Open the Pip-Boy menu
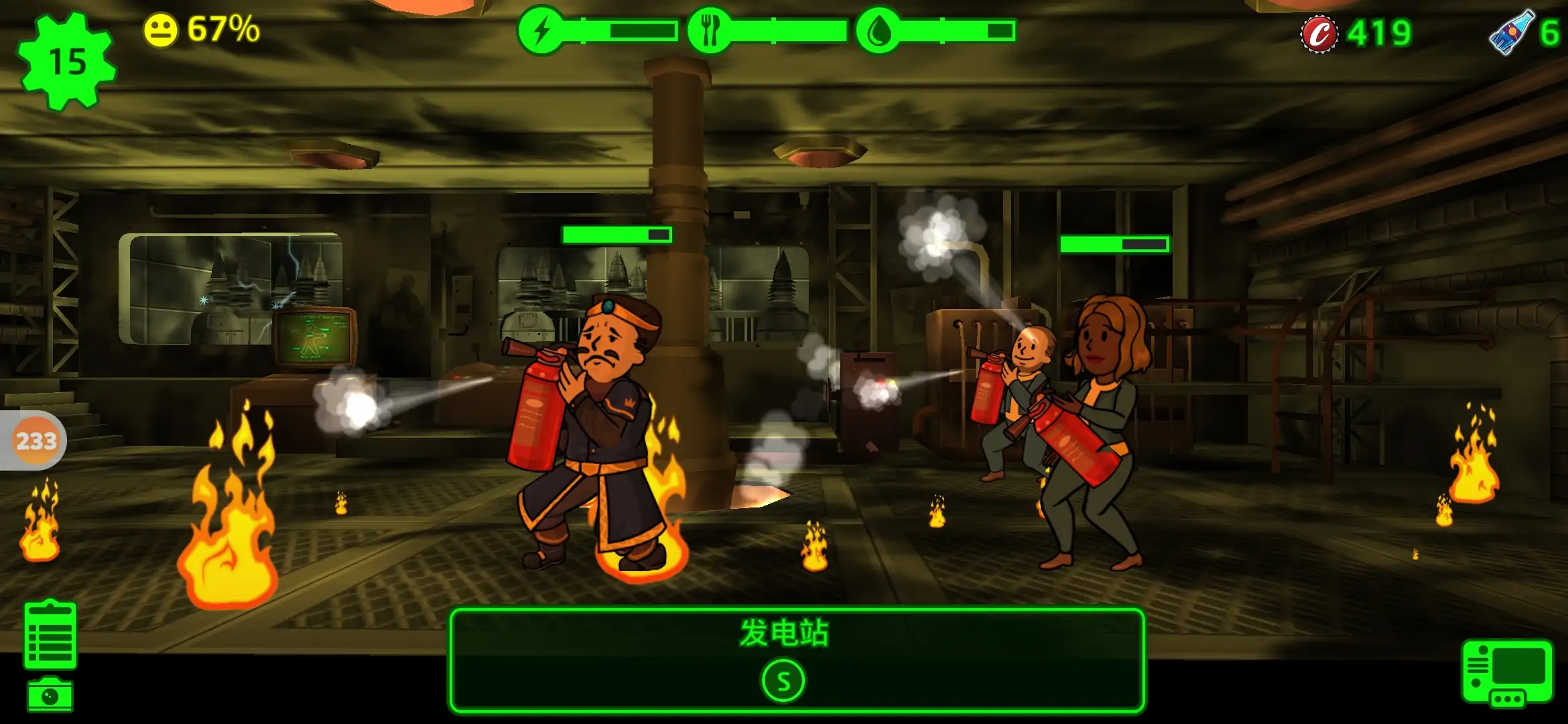Viewport: 1568px width, 724px height. pos(1507,672)
